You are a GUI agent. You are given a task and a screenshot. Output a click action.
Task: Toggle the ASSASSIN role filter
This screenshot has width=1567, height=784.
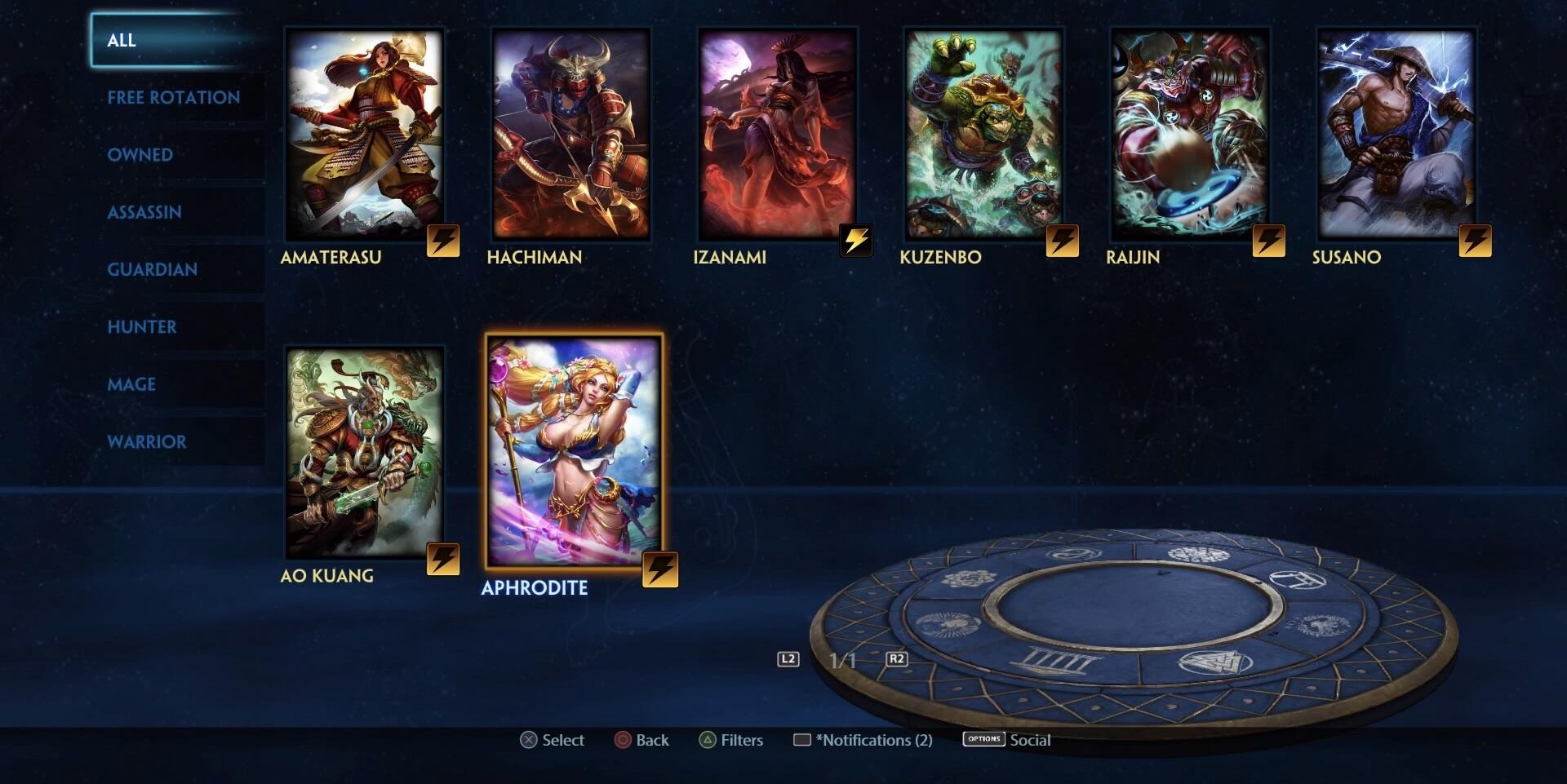click(144, 212)
